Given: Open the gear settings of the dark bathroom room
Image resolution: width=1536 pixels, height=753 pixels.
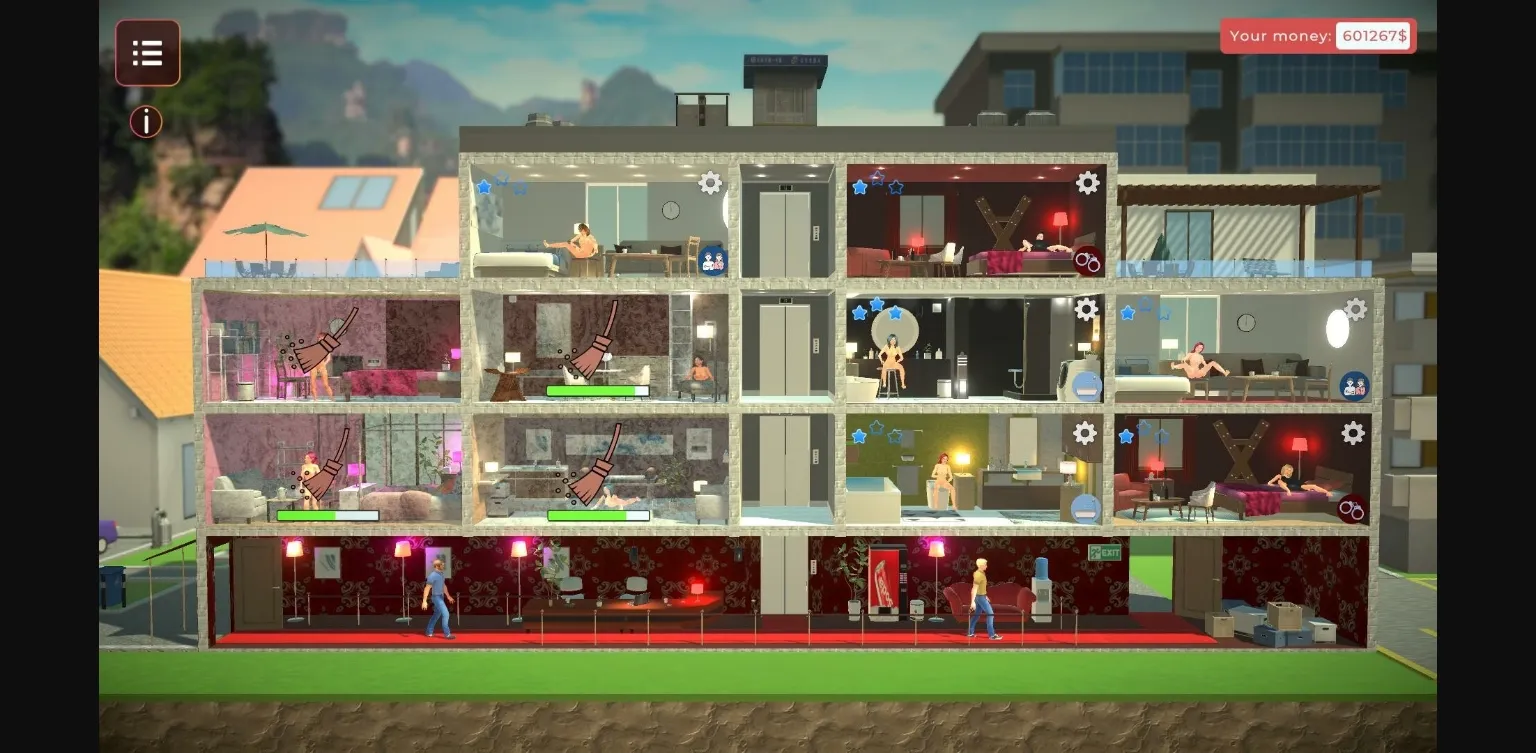Looking at the screenshot, I should click(1086, 310).
